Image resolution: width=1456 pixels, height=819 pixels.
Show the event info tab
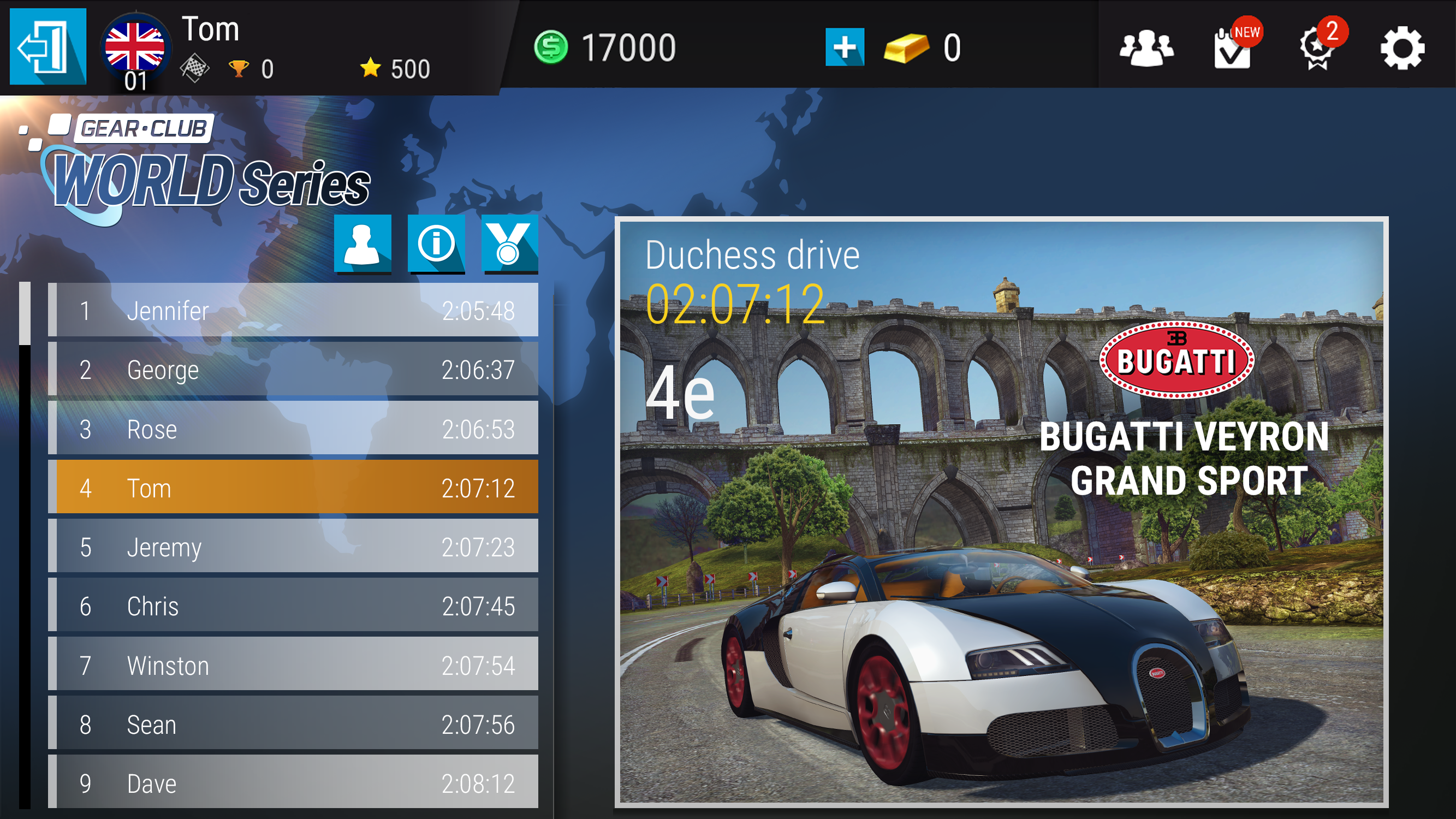point(436,244)
